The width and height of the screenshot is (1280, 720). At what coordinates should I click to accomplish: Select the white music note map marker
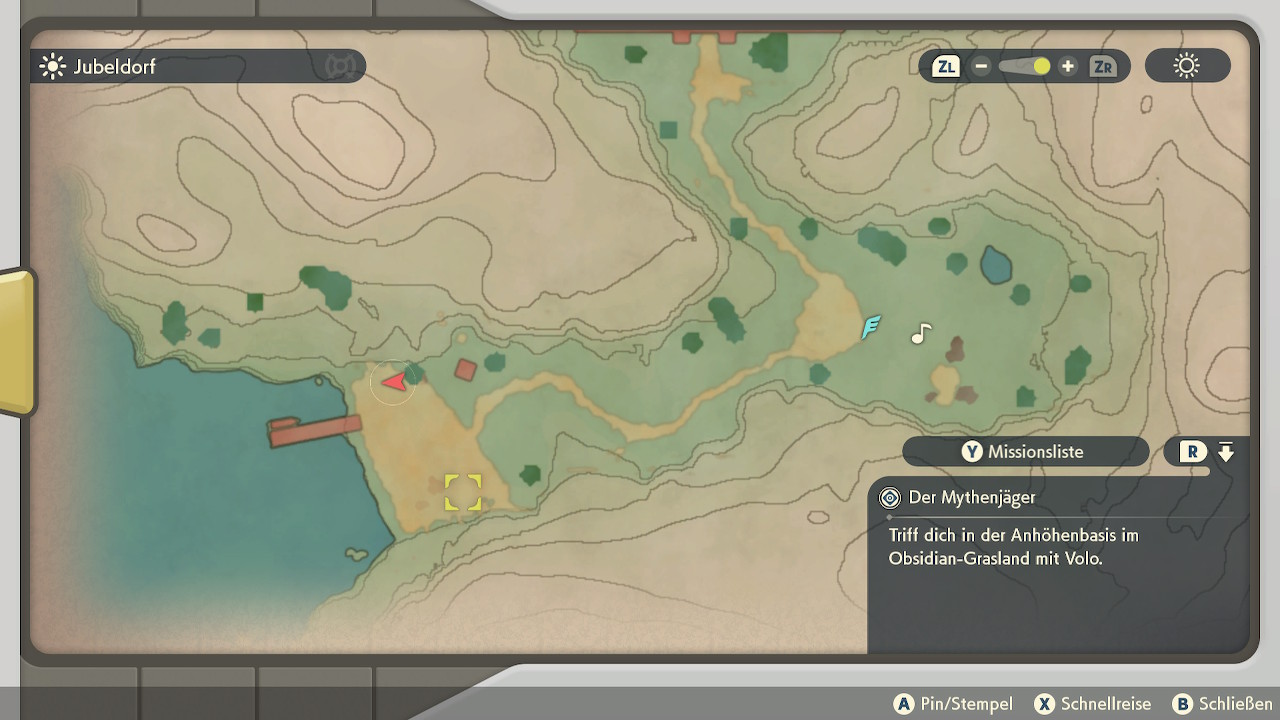921,334
